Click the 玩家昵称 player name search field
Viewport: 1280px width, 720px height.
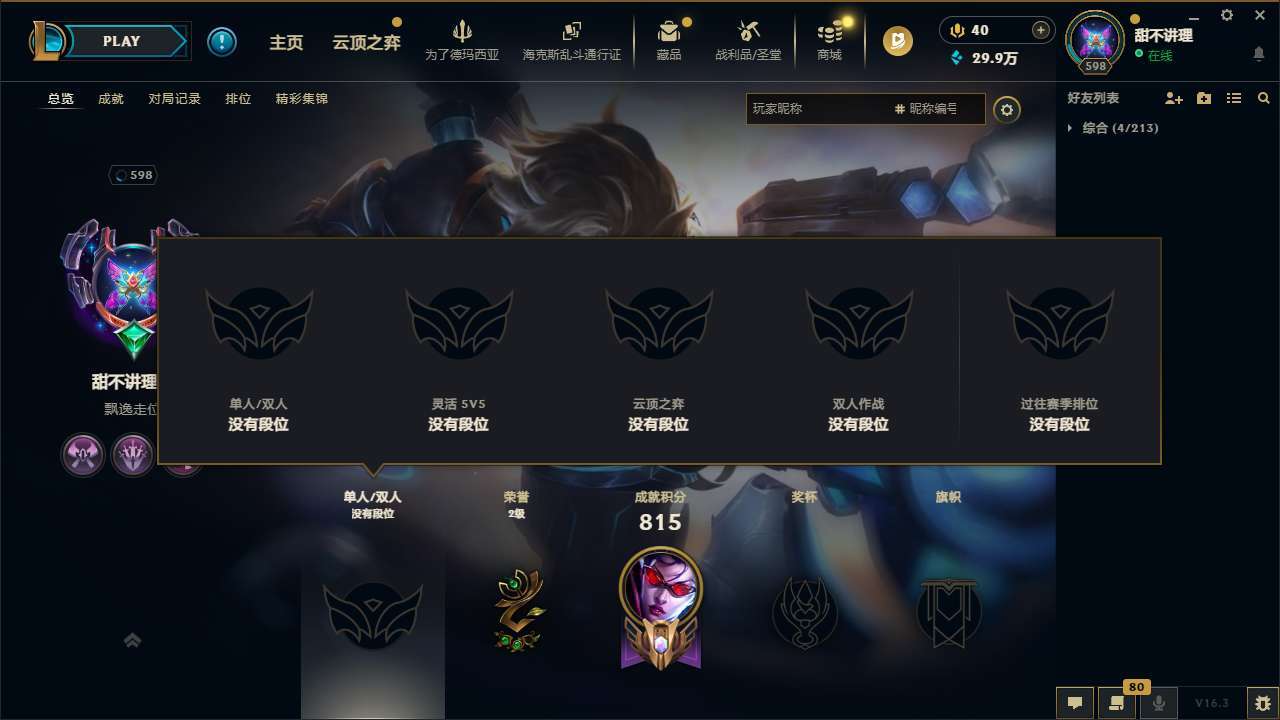820,109
